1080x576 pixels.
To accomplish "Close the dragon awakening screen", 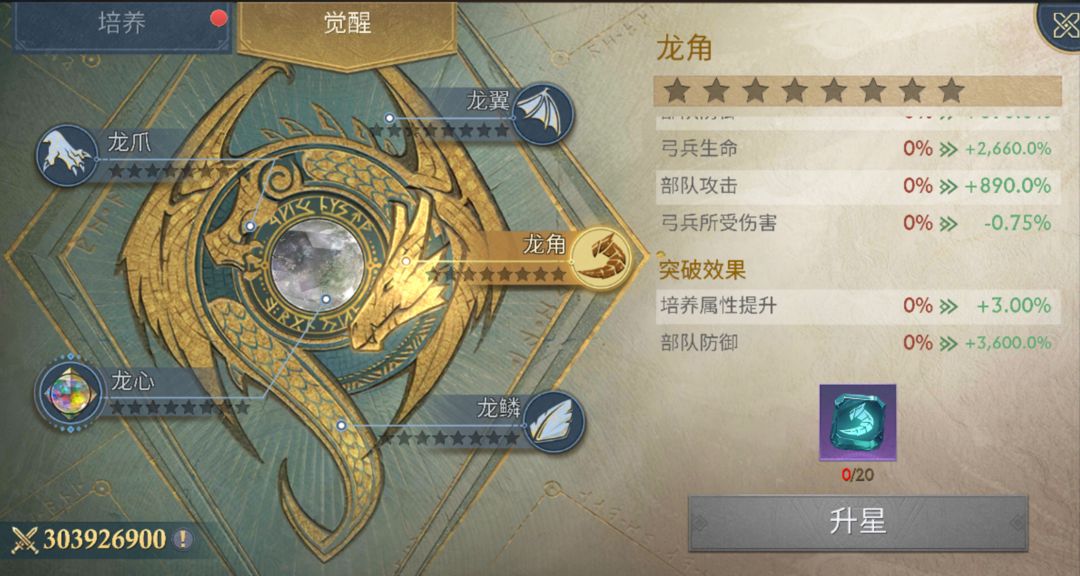I will click(1060, 24).
